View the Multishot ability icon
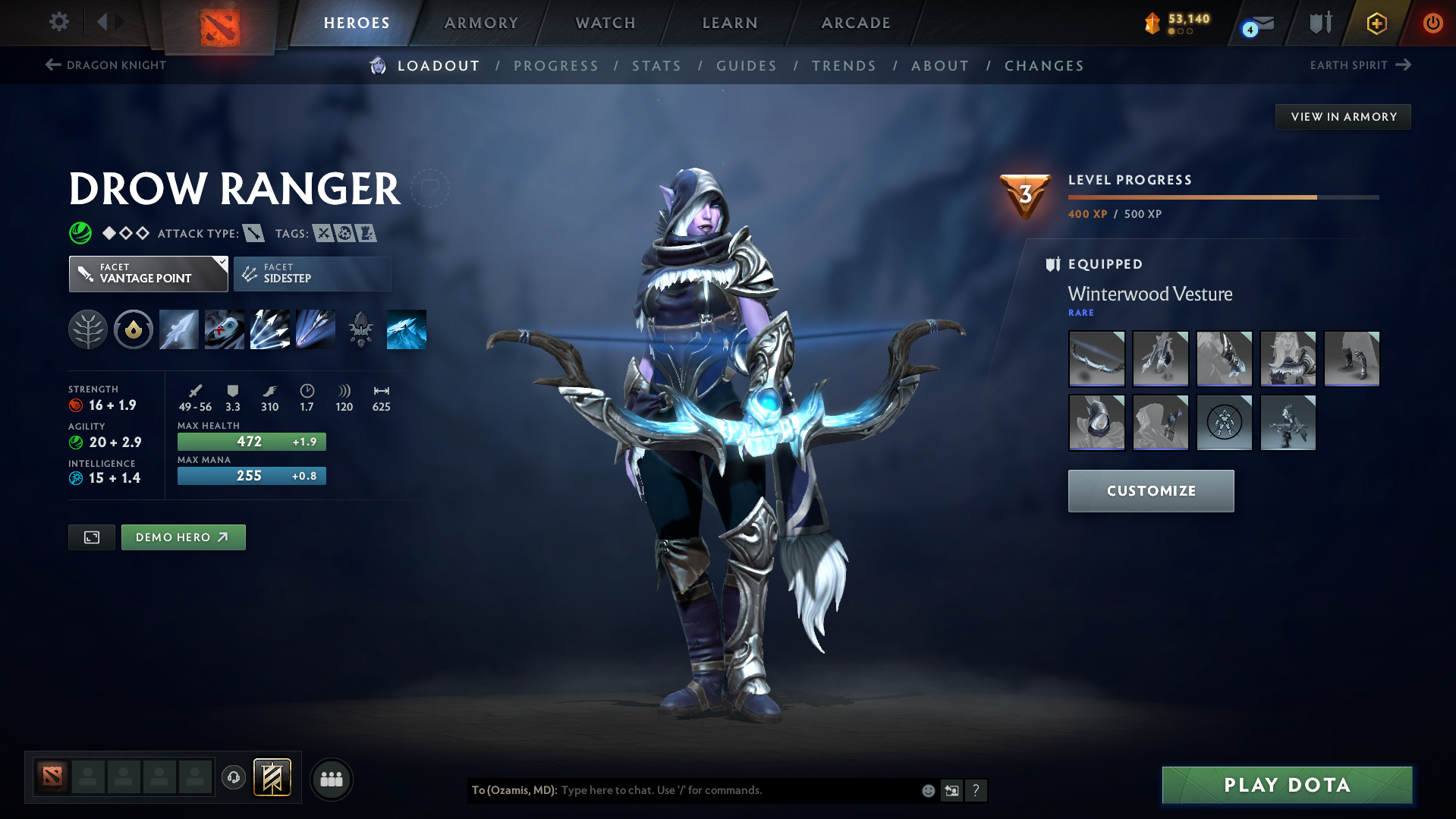The width and height of the screenshot is (1456, 819). pyautogui.click(x=269, y=329)
